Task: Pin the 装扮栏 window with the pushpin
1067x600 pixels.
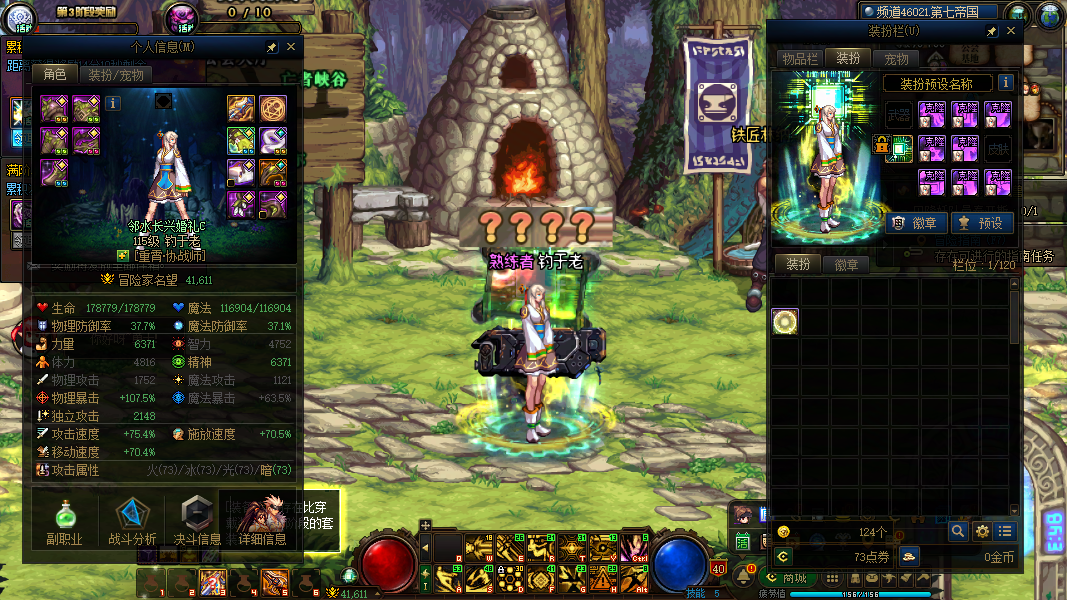Action: click(x=991, y=32)
